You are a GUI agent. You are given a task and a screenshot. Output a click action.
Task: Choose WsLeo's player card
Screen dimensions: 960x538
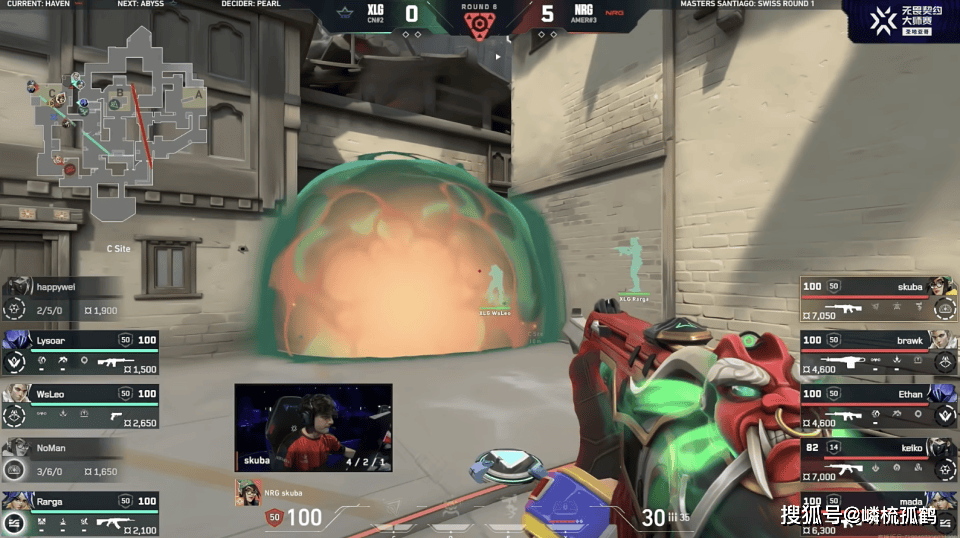[80, 405]
